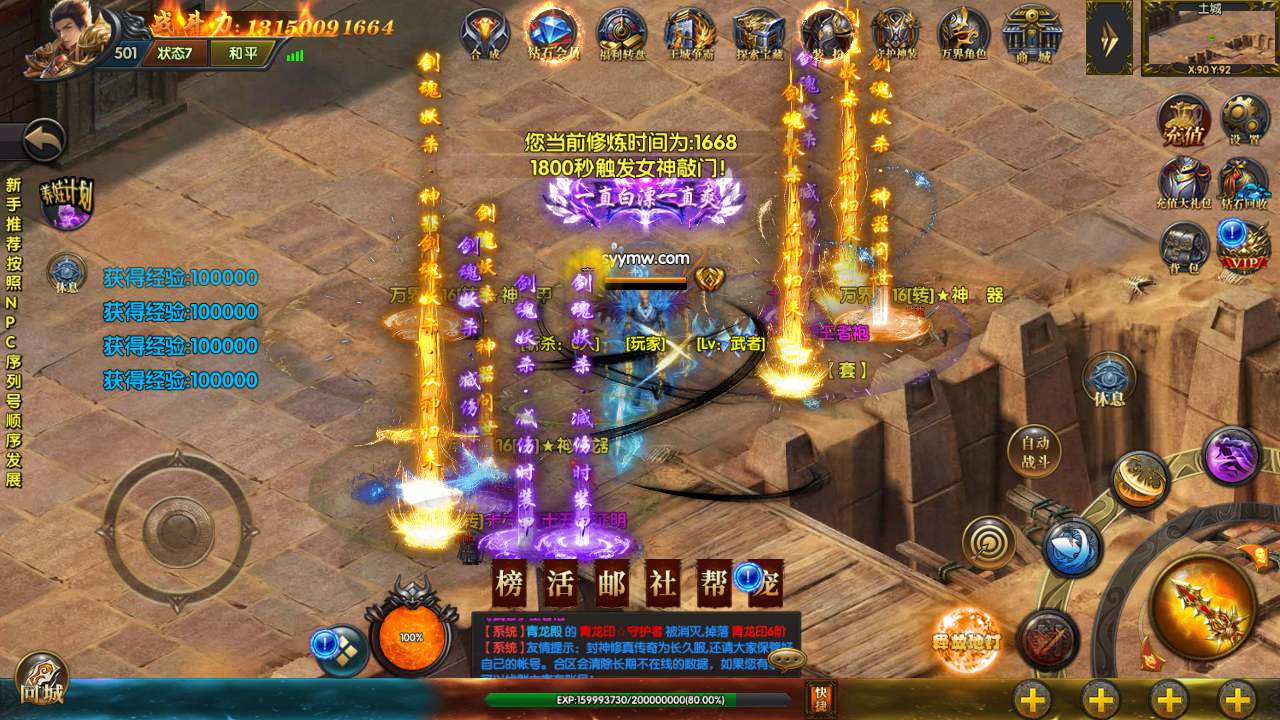Open the 合成 synthesis menu

pyautogui.click(x=485, y=34)
